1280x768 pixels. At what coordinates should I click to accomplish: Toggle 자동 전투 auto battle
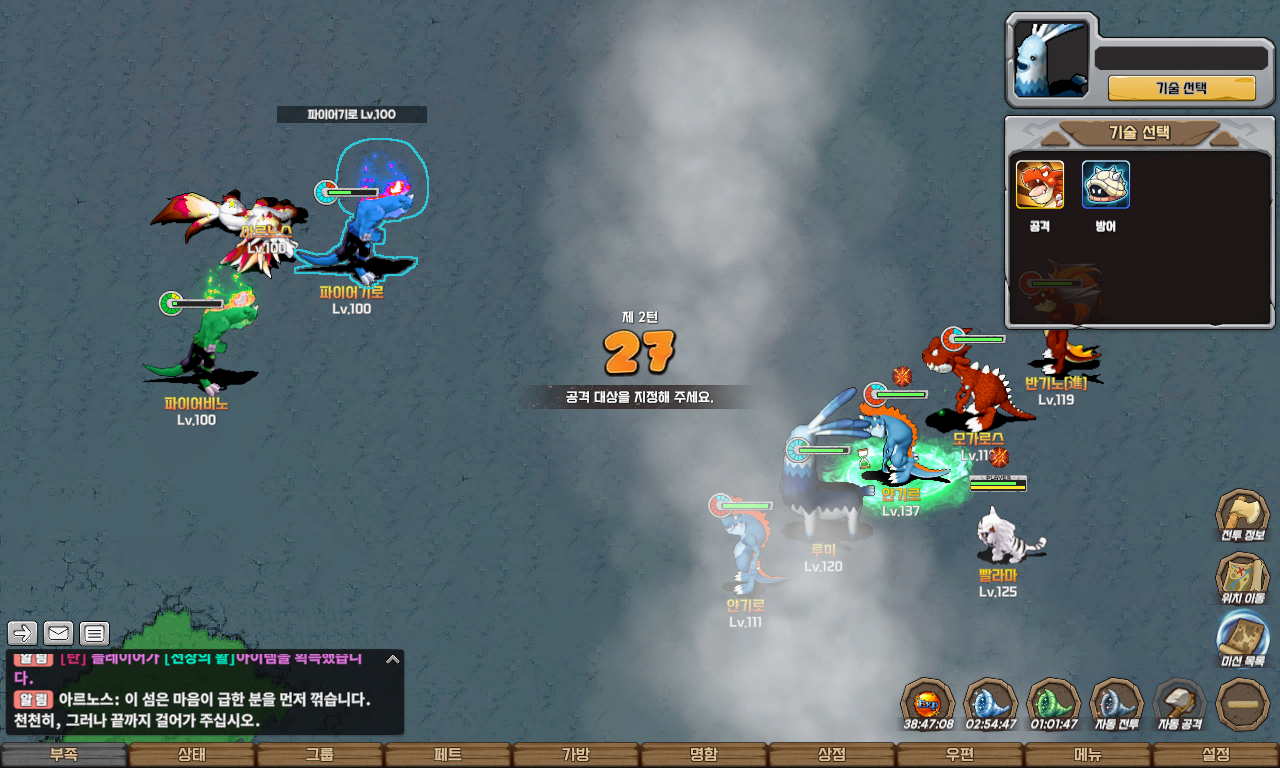[x=1116, y=702]
